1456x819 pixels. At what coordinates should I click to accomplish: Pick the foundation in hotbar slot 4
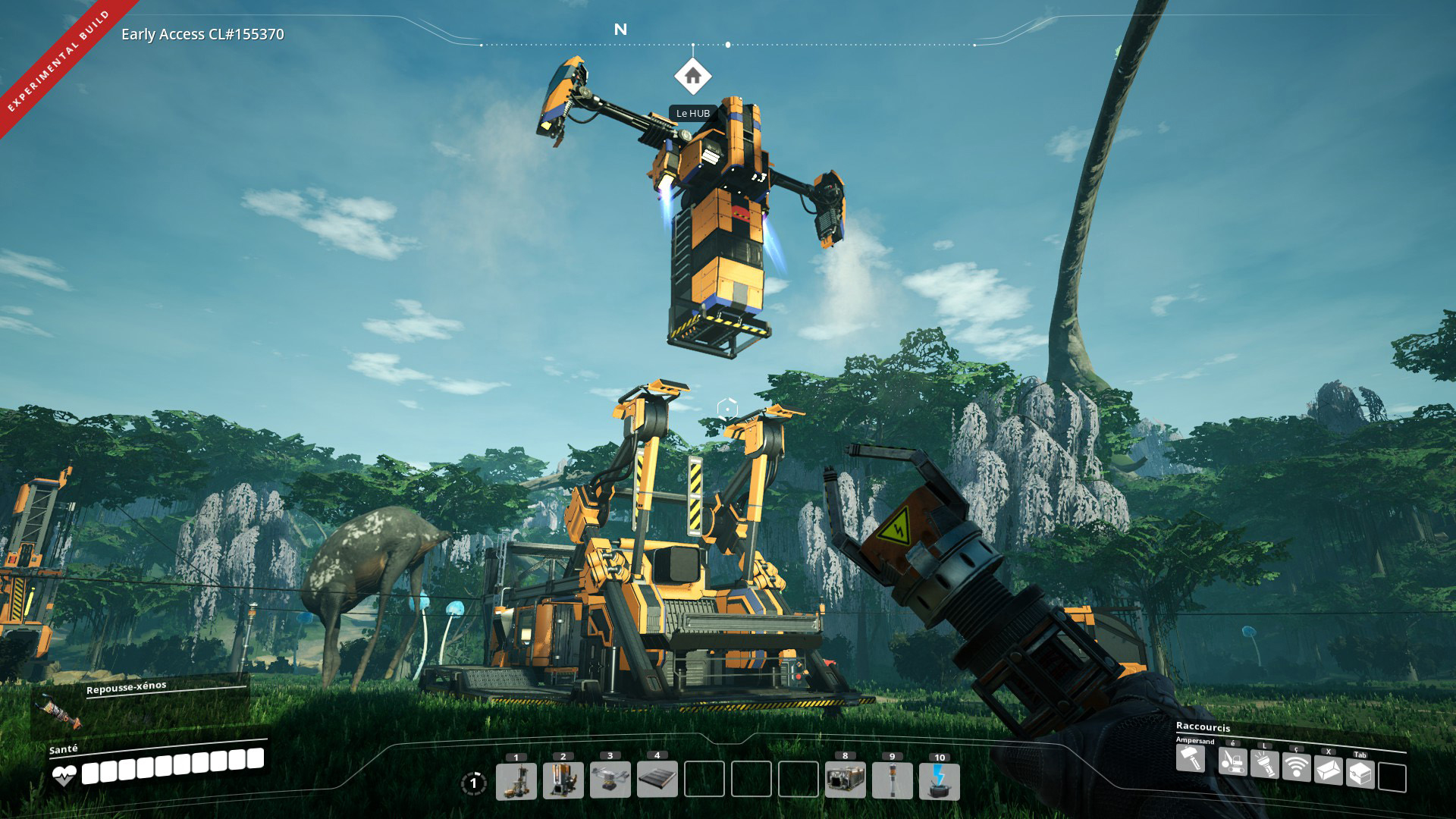tap(657, 781)
